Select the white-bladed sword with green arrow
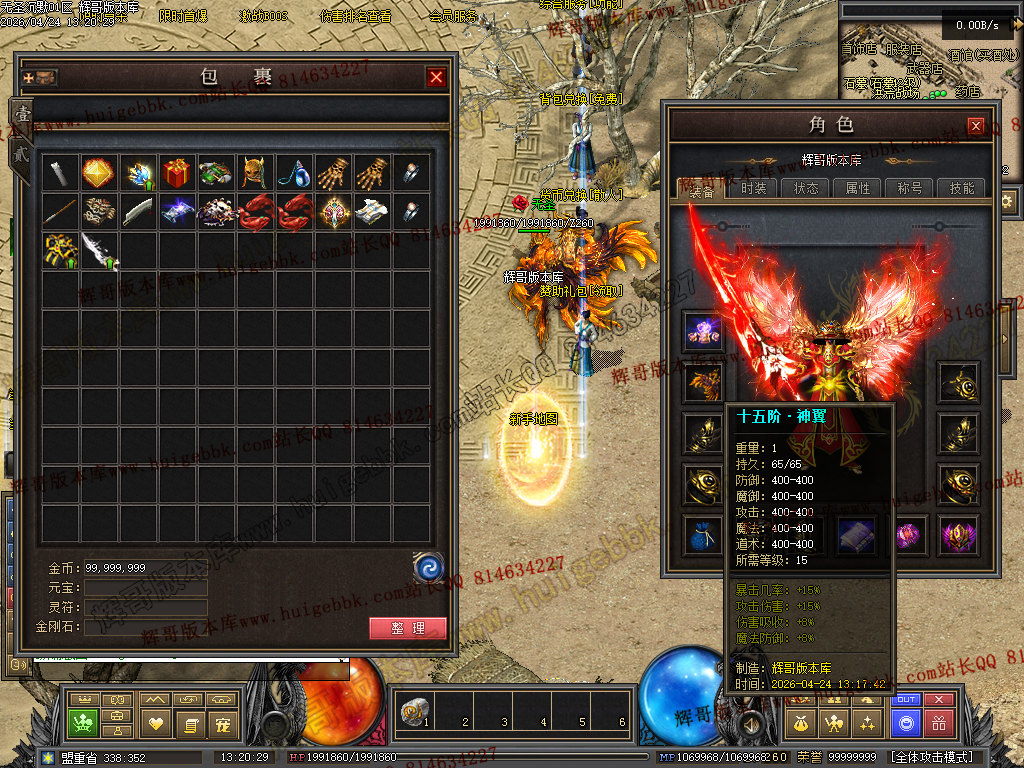 click(x=98, y=250)
